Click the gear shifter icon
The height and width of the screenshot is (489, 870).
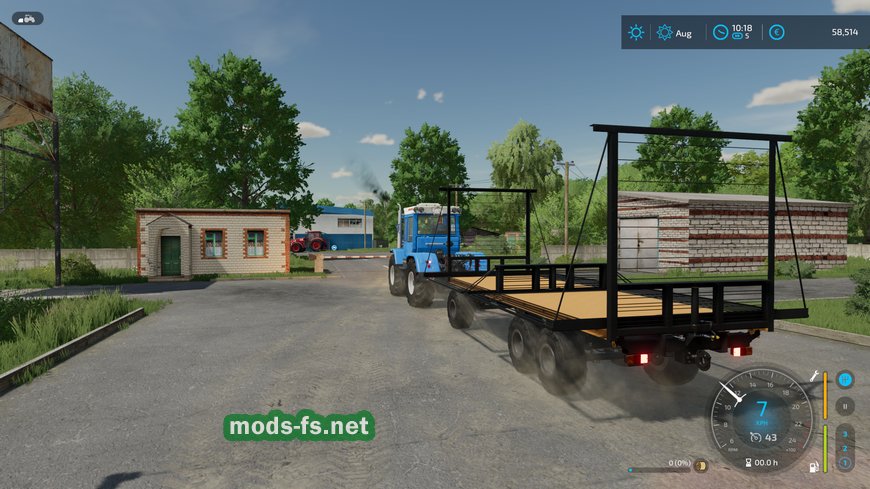(845, 379)
